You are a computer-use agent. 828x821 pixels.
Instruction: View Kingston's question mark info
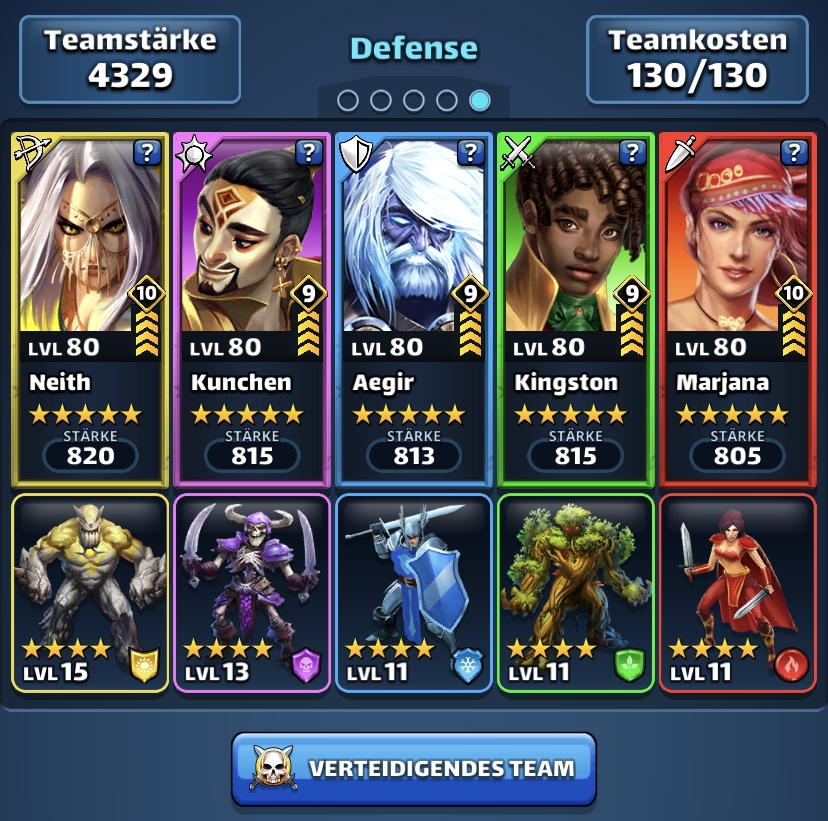tap(633, 152)
